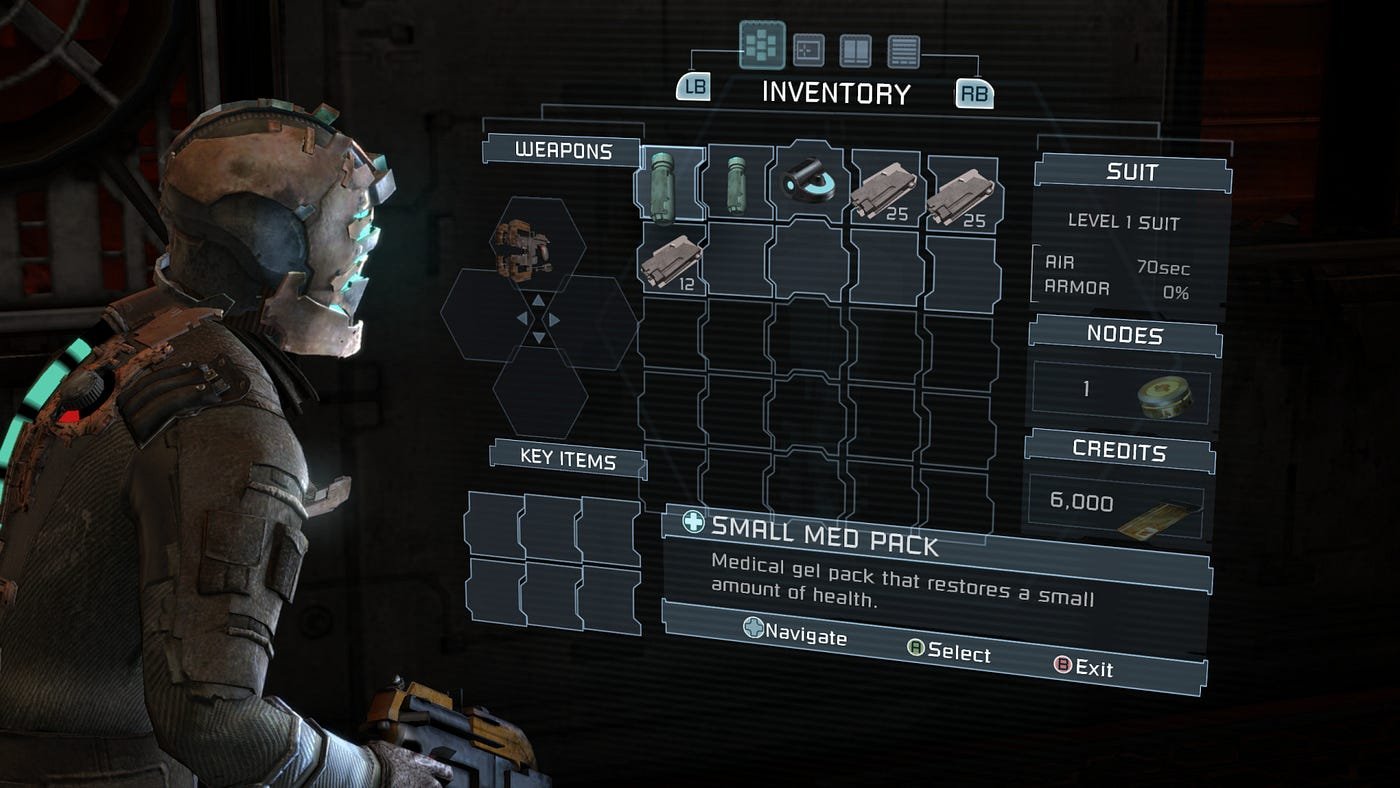Switch to the highlighted inventory grid tab

(x=762, y=45)
